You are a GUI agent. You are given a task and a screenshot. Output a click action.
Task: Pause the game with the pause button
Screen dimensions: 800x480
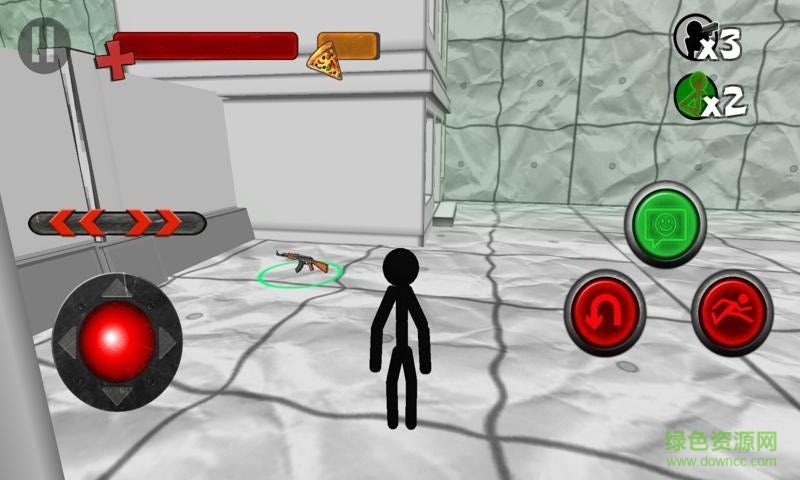[x=41, y=46]
